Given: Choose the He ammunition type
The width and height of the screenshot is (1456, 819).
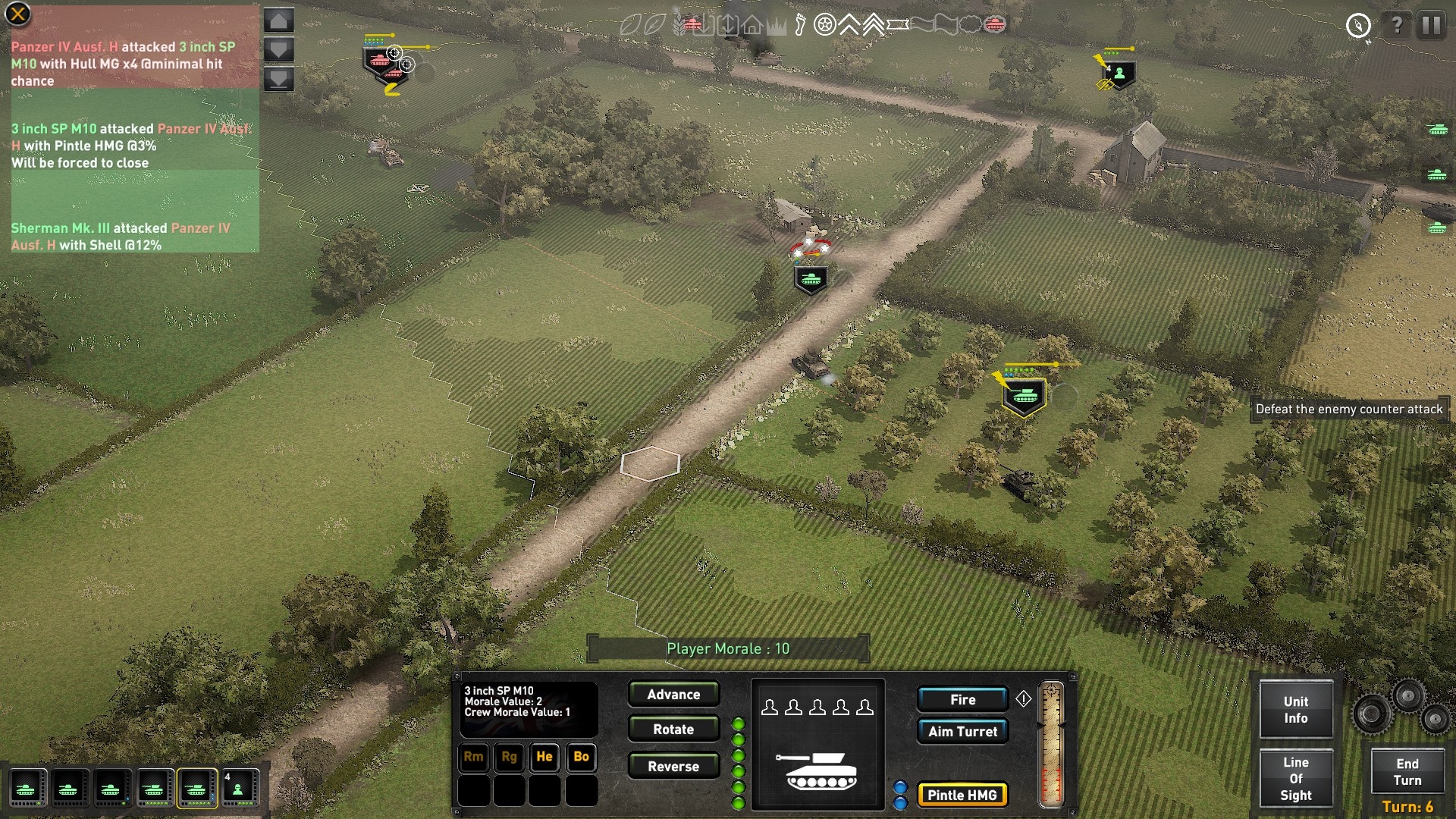Looking at the screenshot, I should [x=544, y=757].
